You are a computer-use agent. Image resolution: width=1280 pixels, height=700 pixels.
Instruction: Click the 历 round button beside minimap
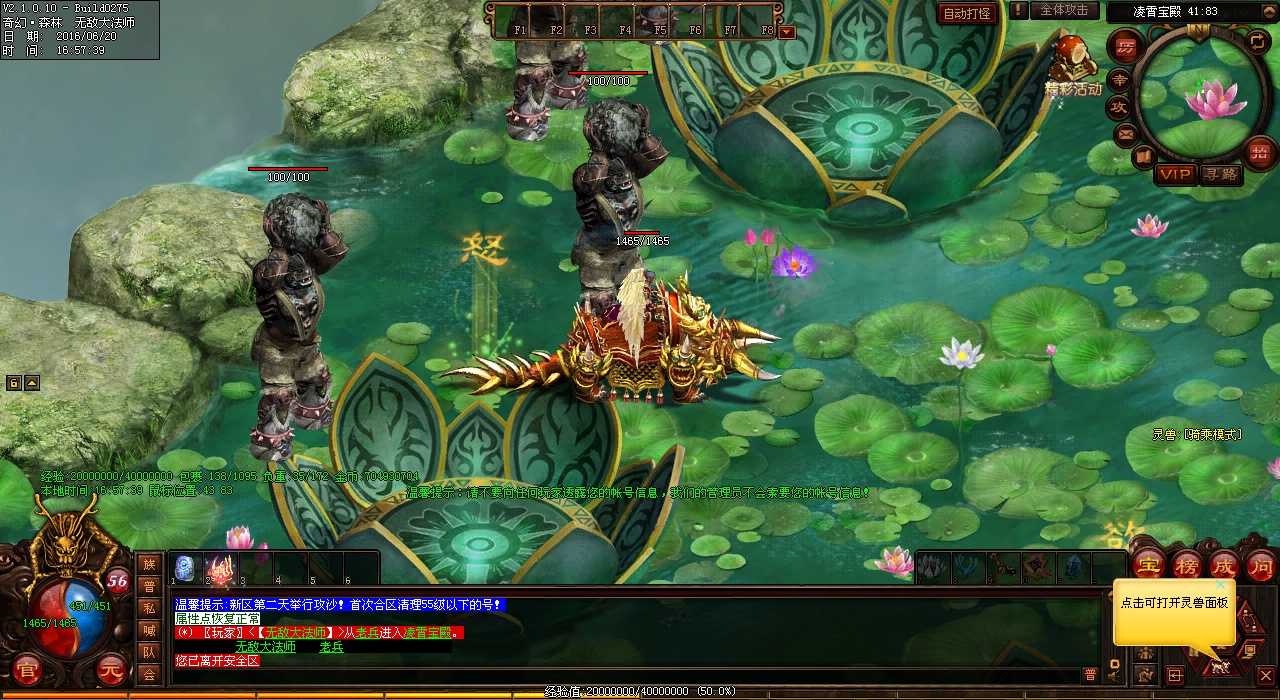click(x=1126, y=47)
